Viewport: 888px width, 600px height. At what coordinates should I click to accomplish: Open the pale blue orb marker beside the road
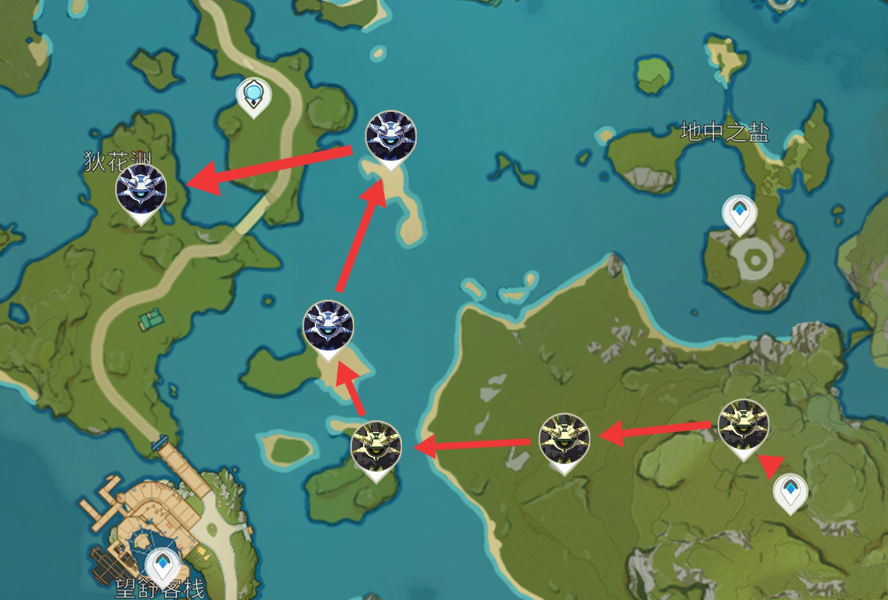[x=255, y=96]
